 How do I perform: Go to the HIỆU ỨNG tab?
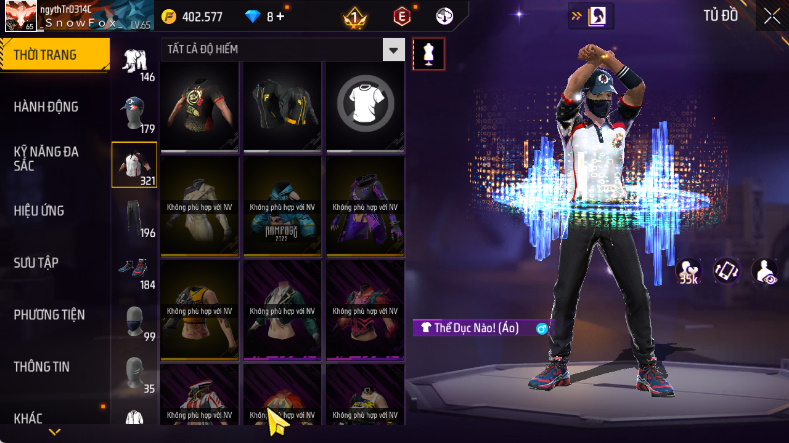[42, 211]
